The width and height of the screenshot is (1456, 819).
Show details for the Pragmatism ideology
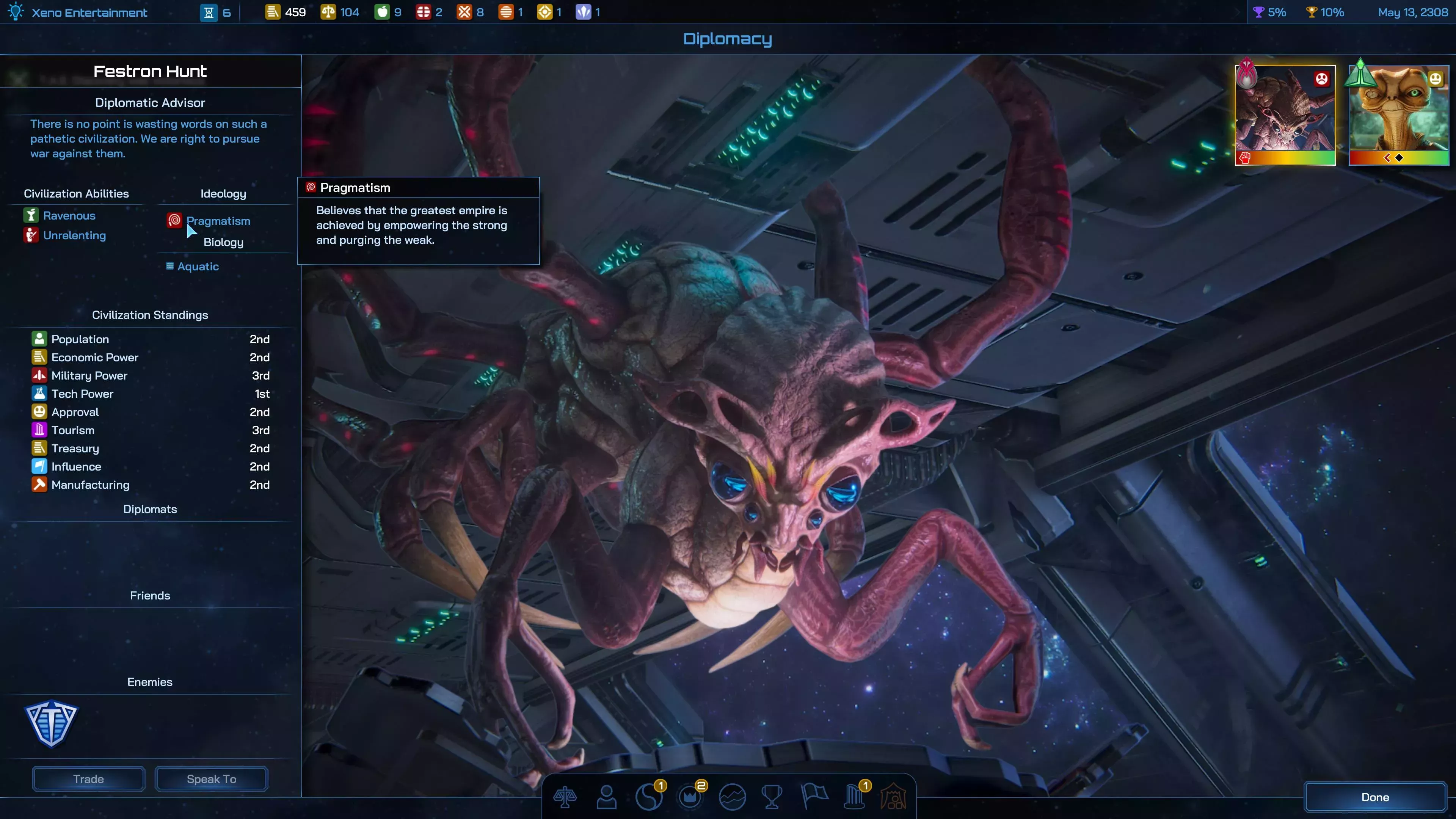[x=218, y=221]
